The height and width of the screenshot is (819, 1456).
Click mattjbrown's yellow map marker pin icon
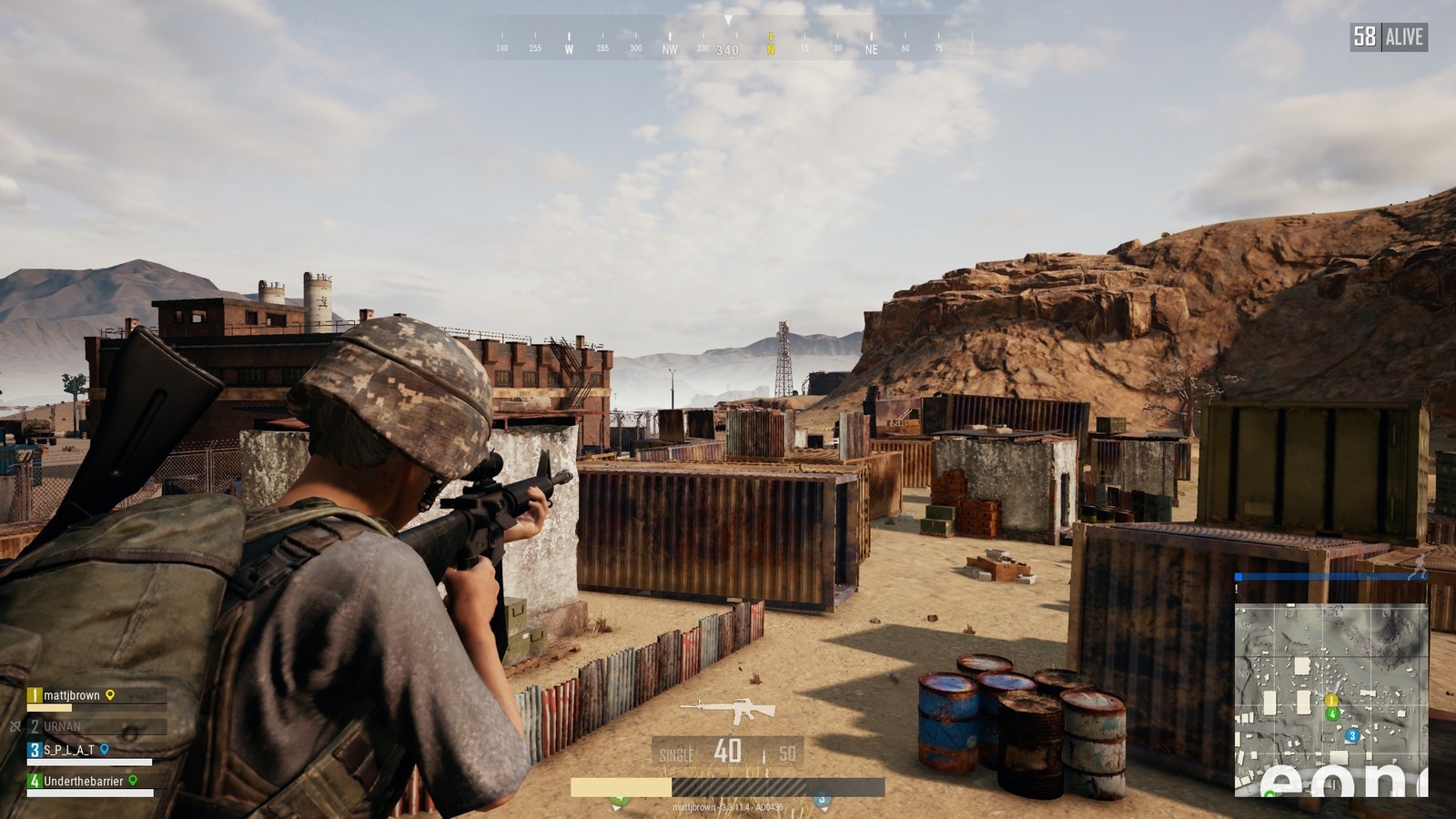(109, 695)
